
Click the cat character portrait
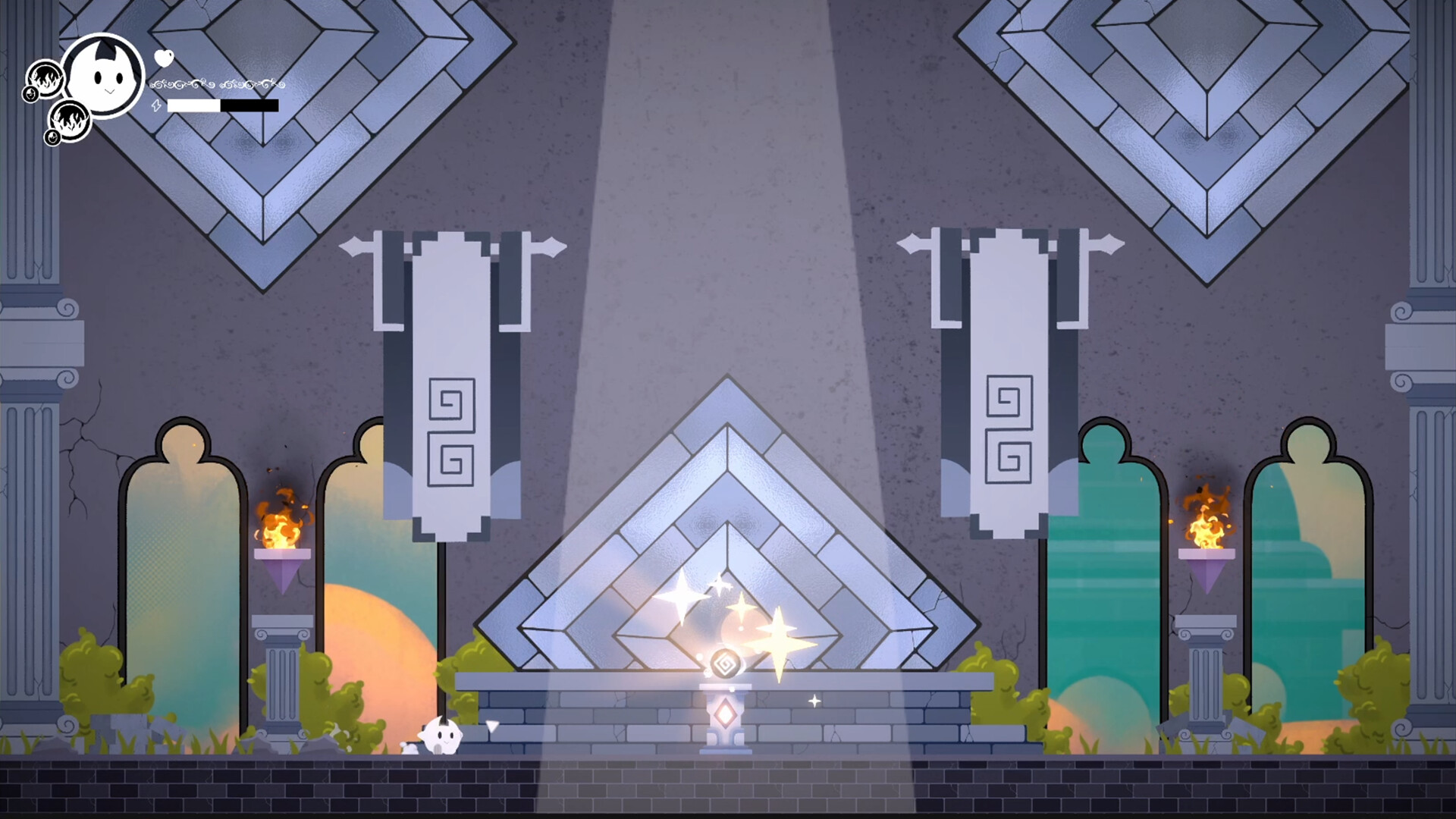coord(101,76)
